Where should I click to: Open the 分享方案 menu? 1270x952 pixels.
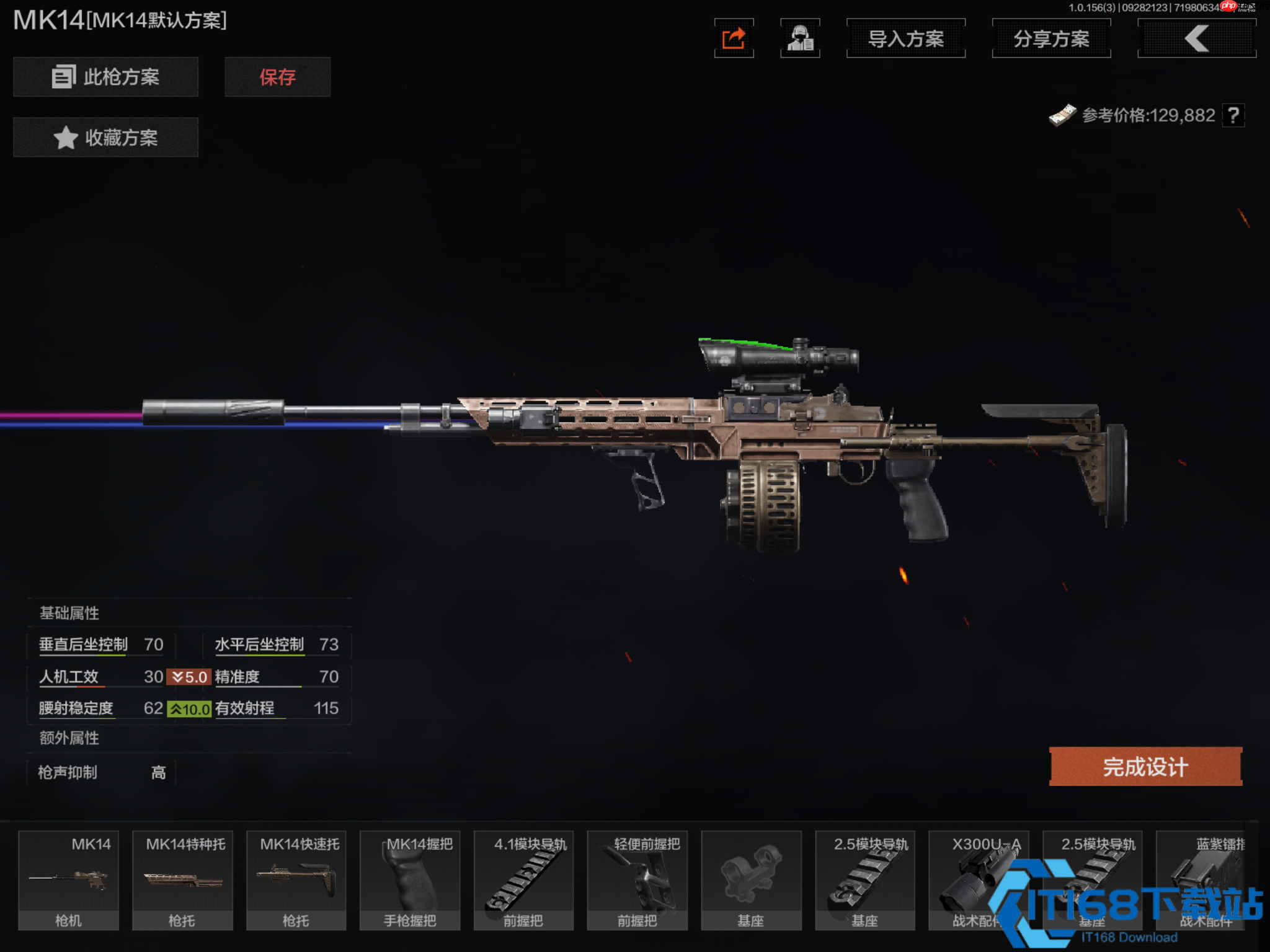(x=1051, y=38)
